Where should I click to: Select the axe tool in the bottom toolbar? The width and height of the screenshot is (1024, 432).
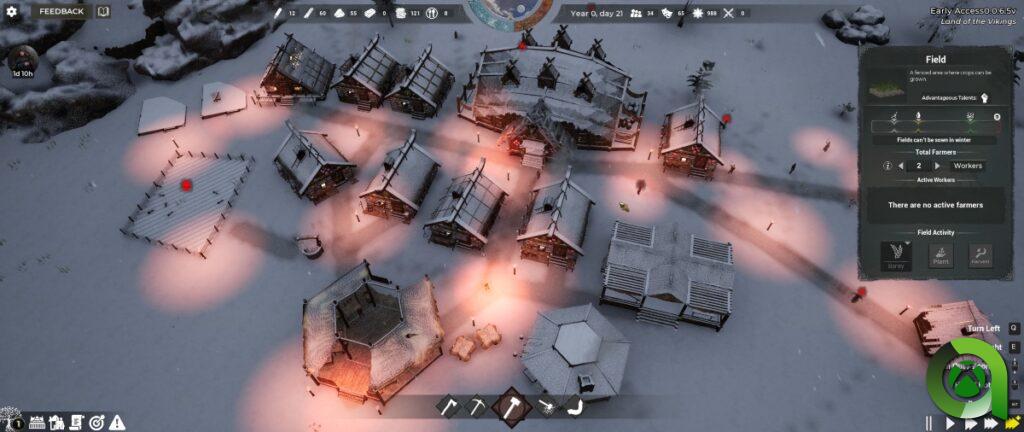click(449, 406)
